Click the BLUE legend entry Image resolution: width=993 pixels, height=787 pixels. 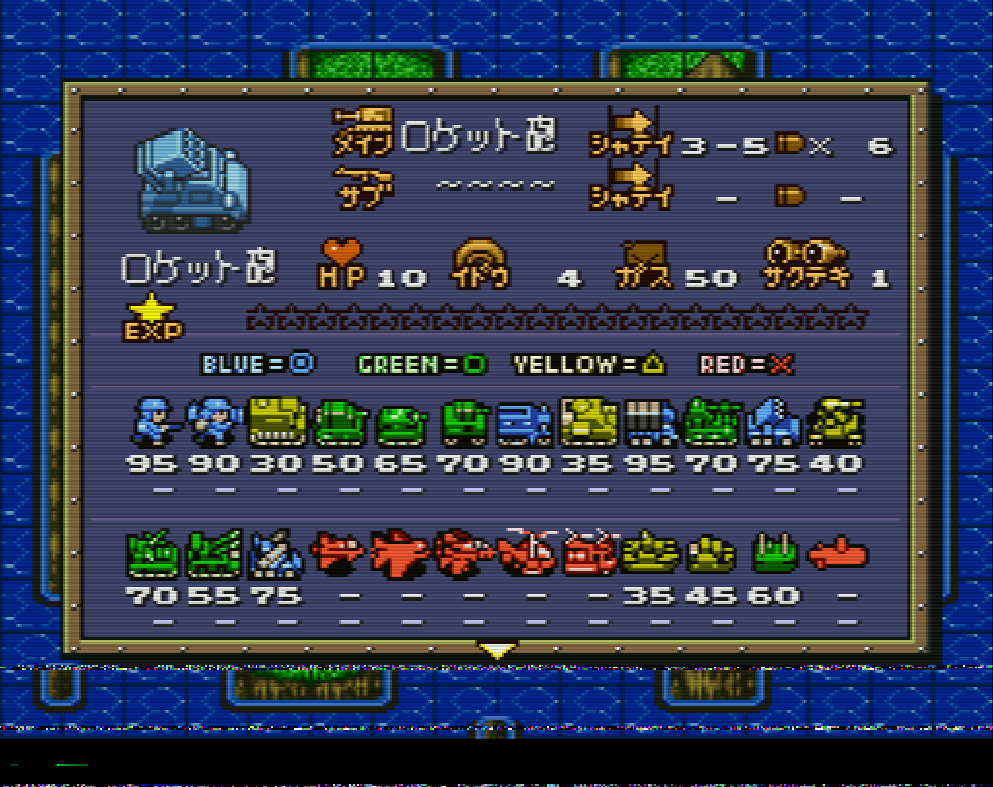click(258, 364)
